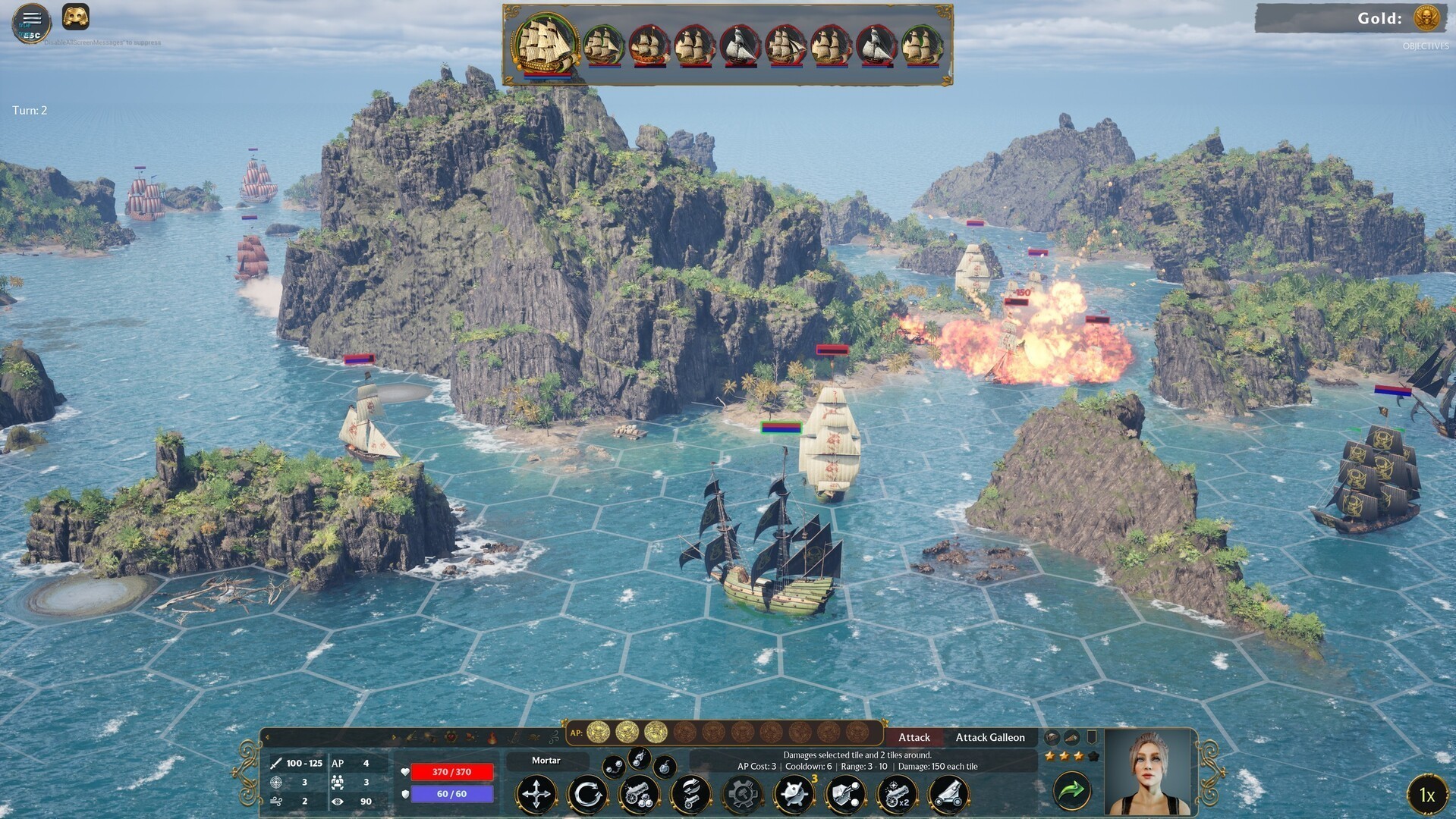Choose the chain shot ammo type

coord(614,767)
